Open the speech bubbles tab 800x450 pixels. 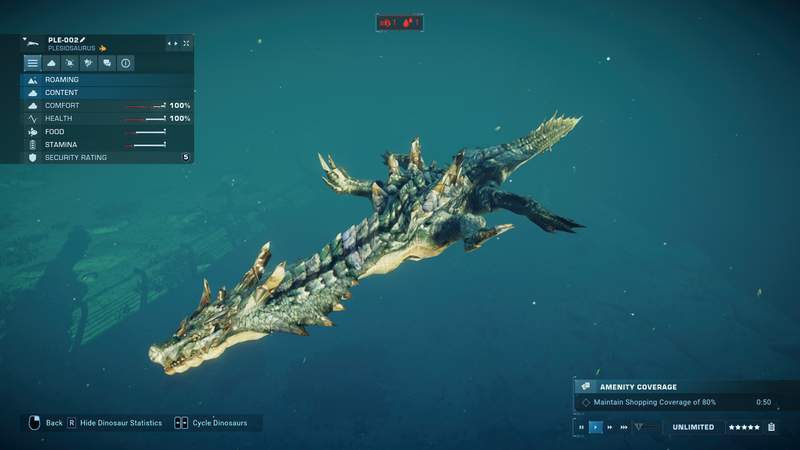click(107, 63)
